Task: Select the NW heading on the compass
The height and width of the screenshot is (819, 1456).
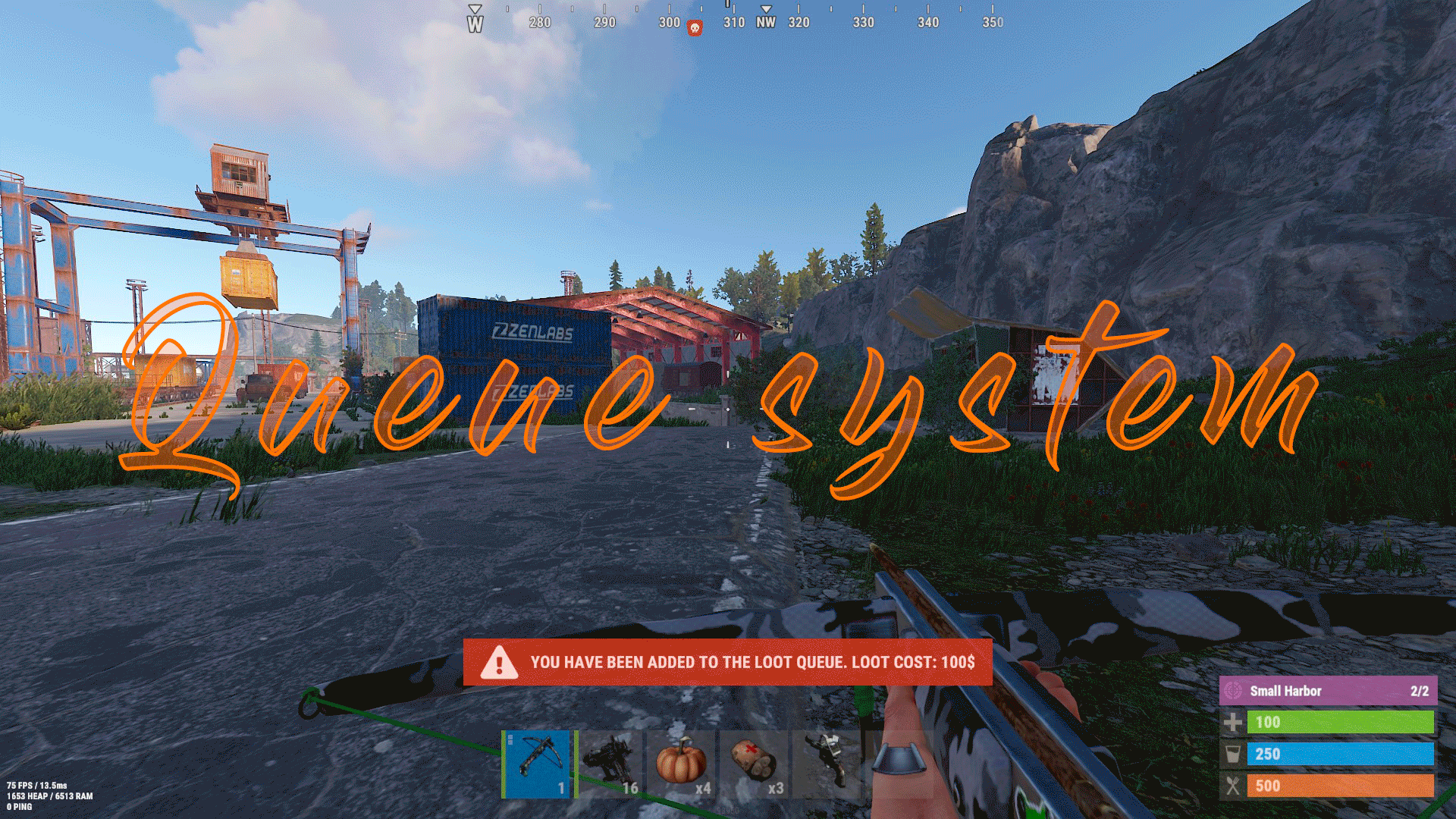Action: tap(764, 24)
